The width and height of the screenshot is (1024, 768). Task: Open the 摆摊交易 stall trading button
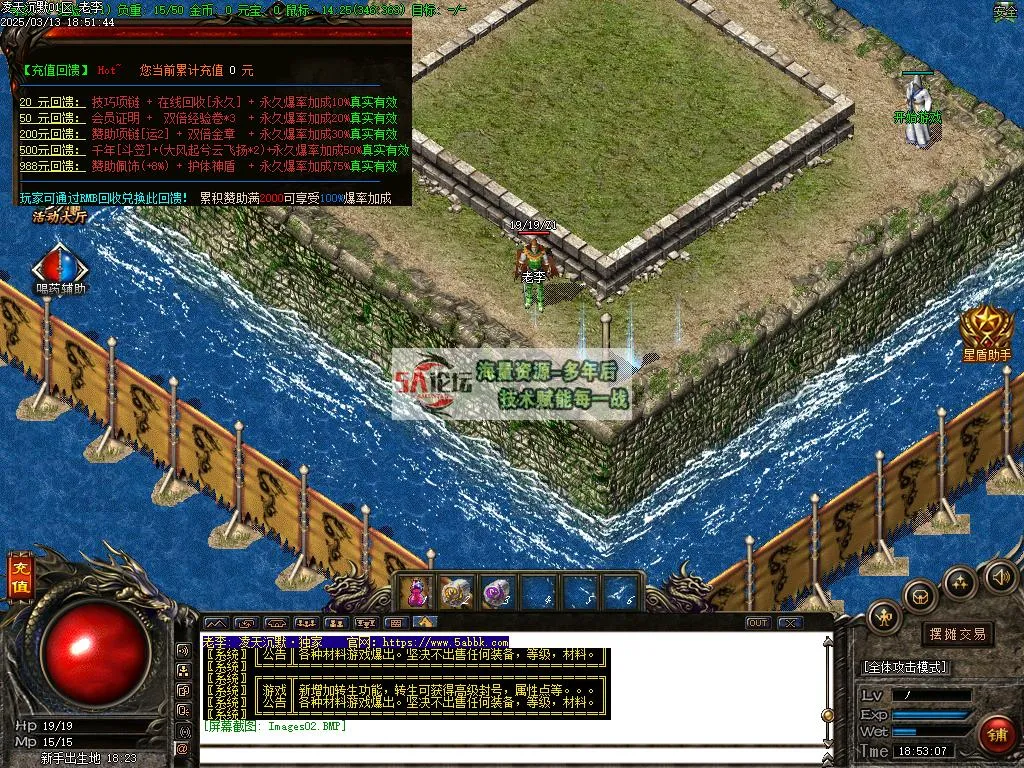pyautogui.click(x=957, y=634)
